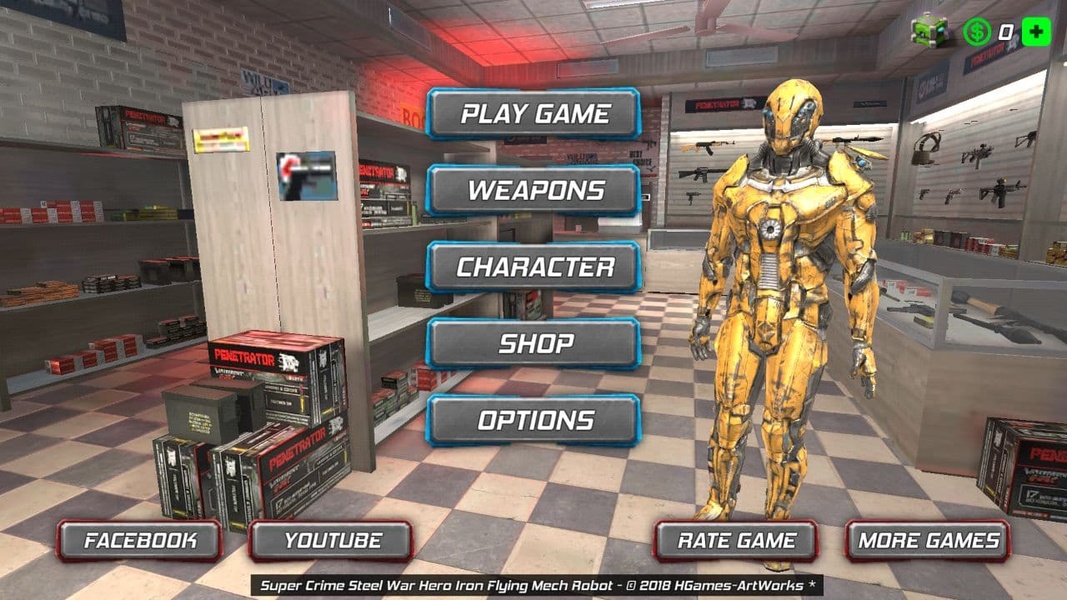Open the green cash crate icon

click(929, 32)
